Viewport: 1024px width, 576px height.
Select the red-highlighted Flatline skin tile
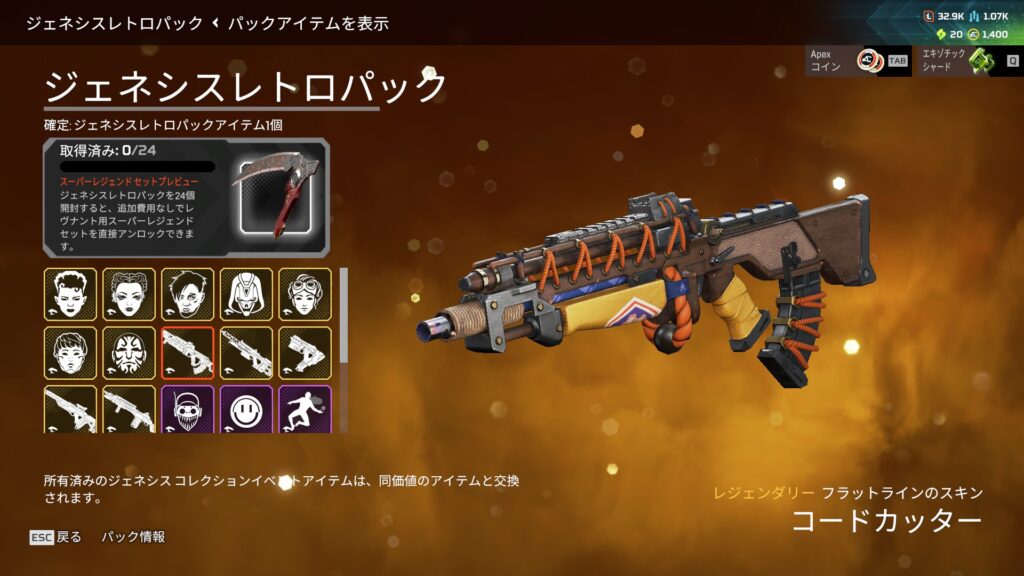[x=188, y=352]
